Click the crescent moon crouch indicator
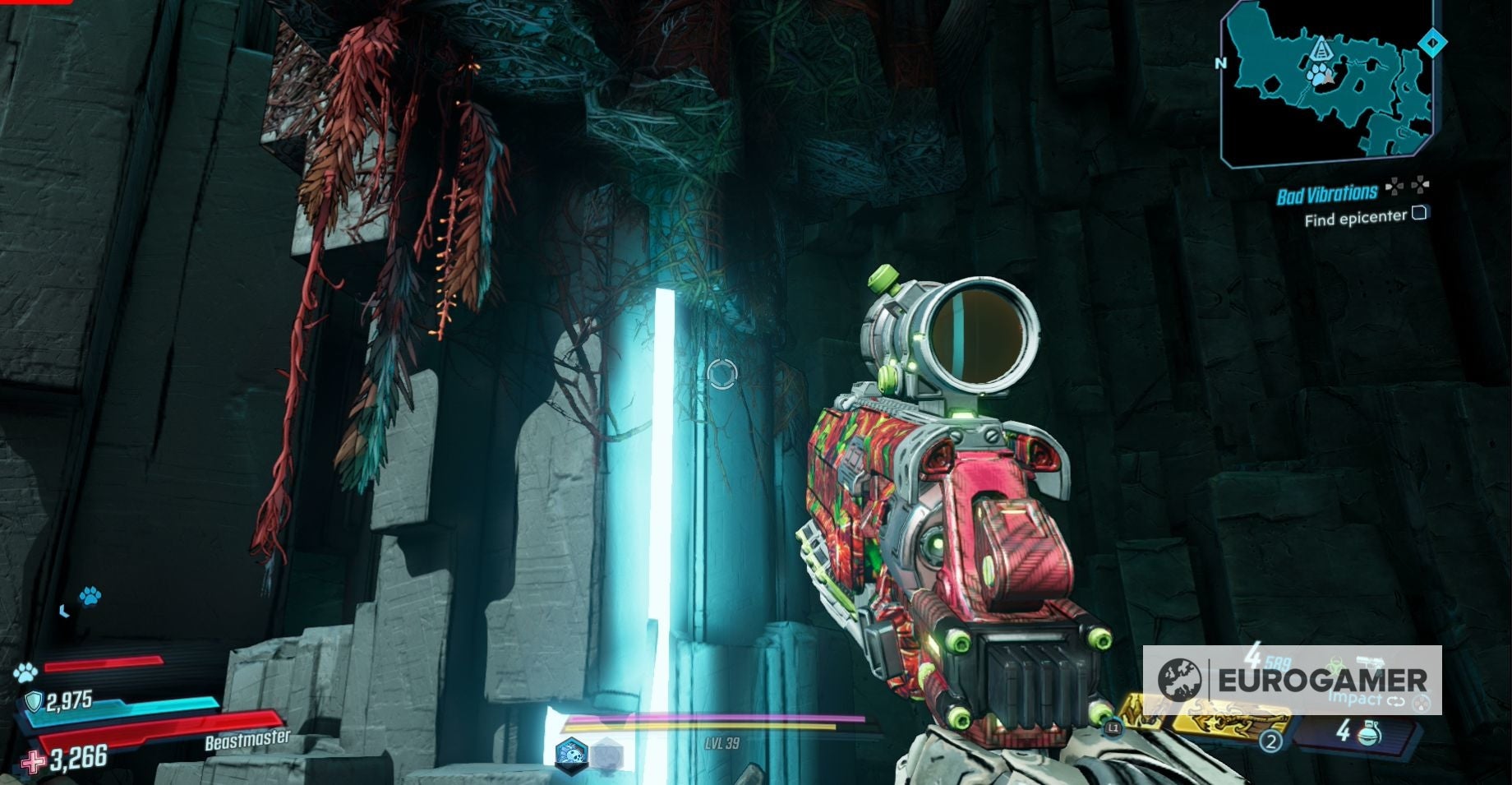Image resolution: width=1512 pixels, height=785 pixels. [x=64, y=611]
